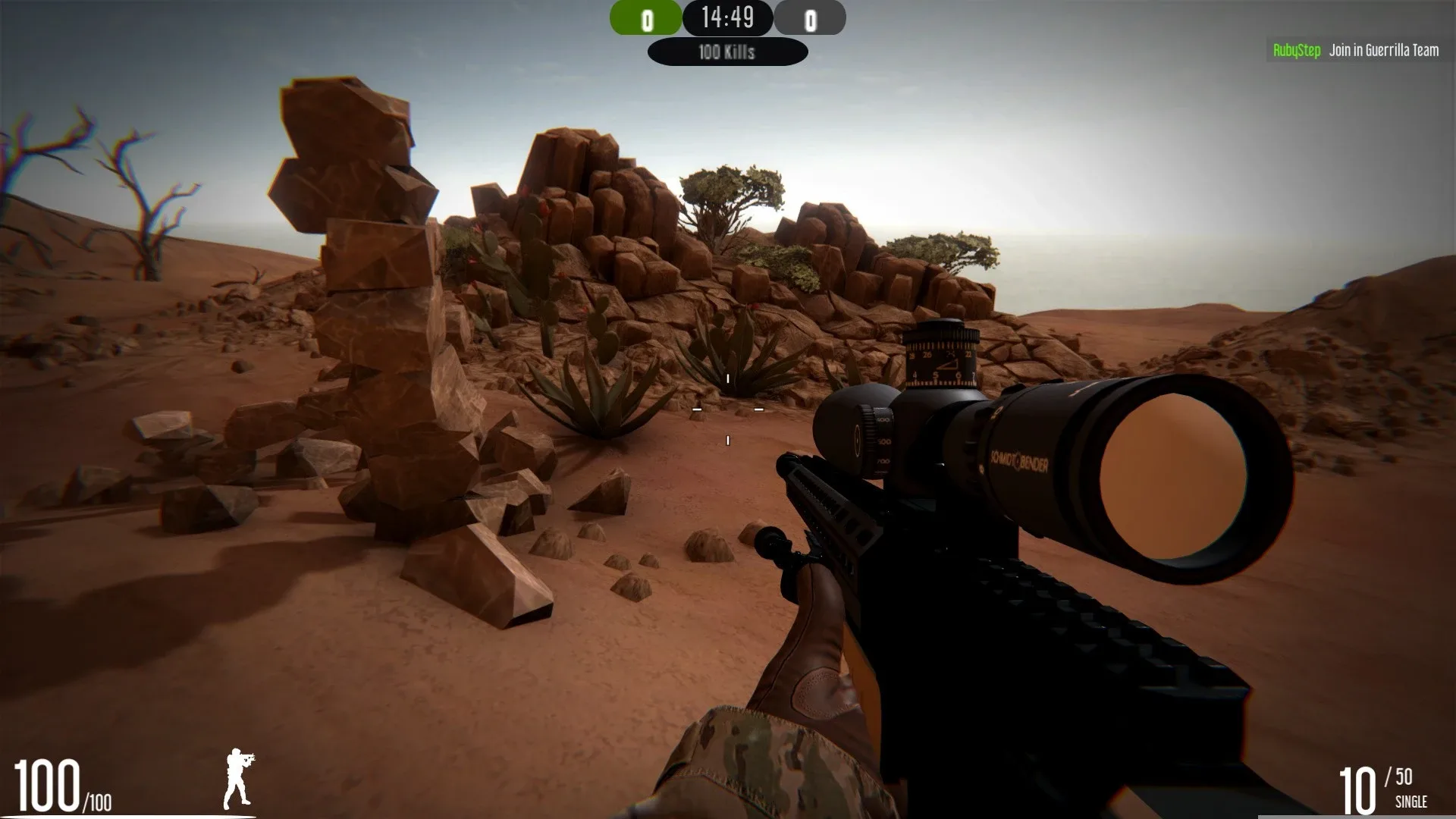Open the scoreboard via the top score bar
This screenshot has width=1456, height=819.
727,17
